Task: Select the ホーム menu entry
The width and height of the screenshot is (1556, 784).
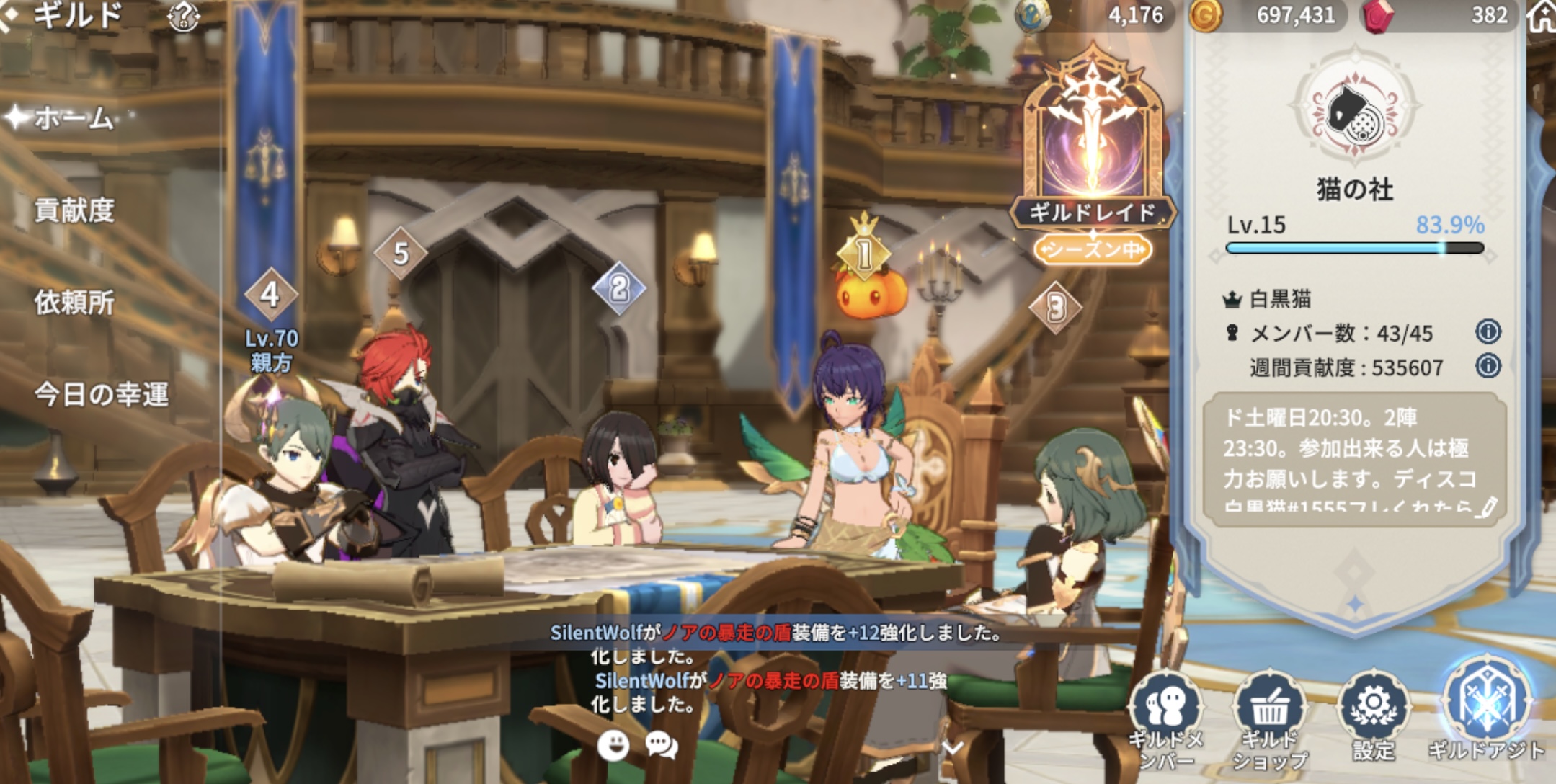Action: coord(74,118)
